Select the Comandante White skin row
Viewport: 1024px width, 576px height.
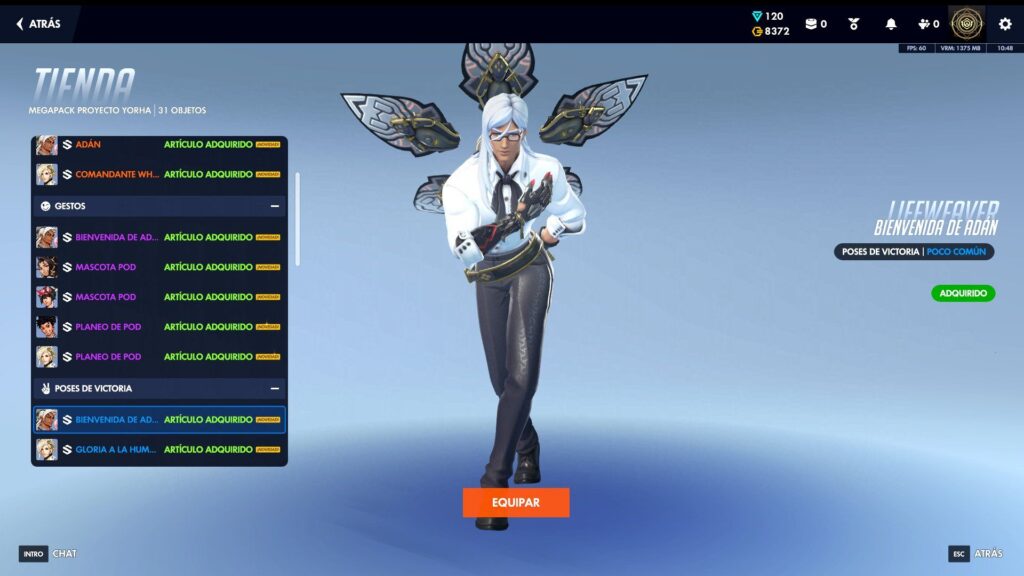[x=159, y=175]
